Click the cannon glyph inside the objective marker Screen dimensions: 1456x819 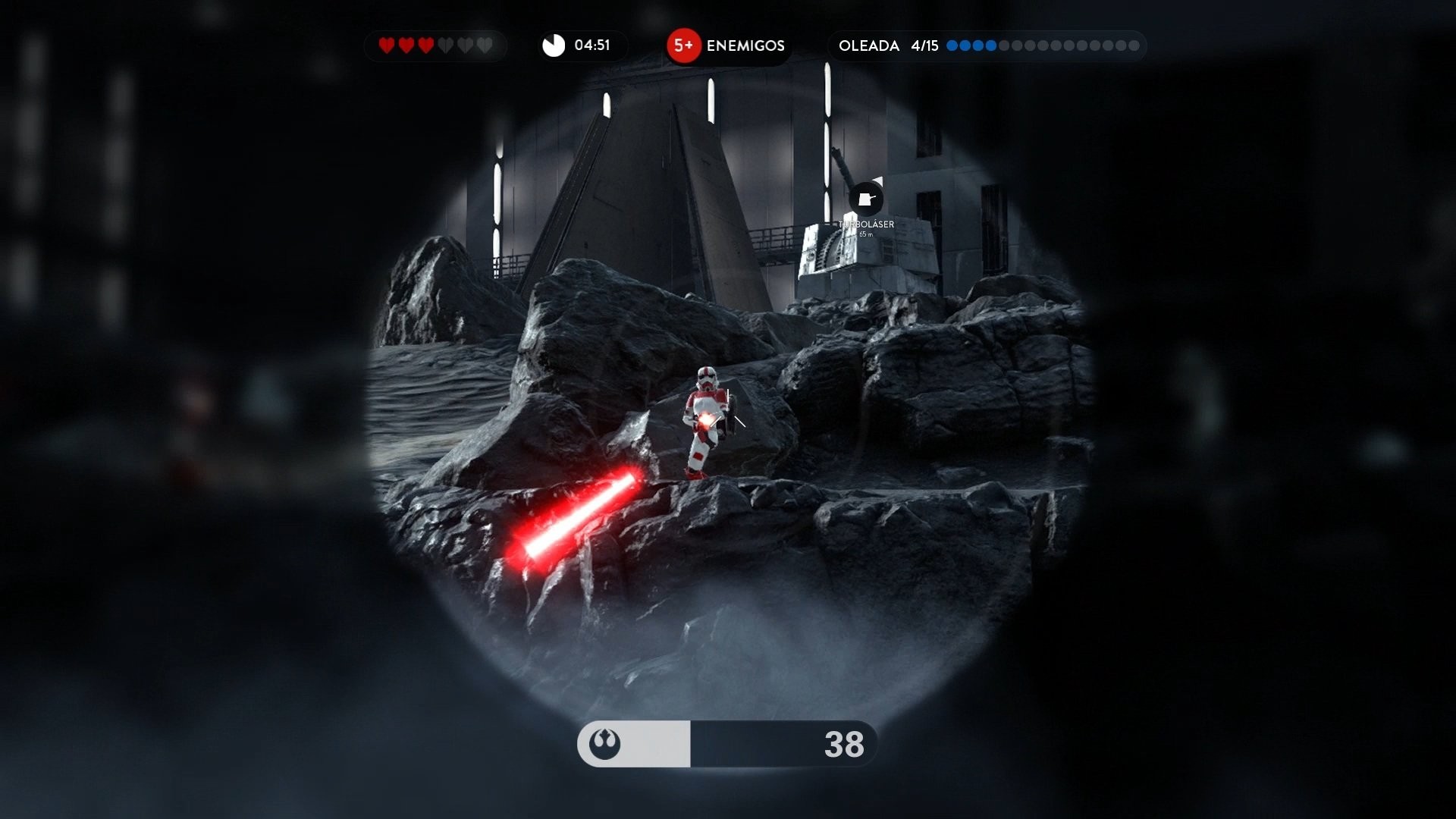865,199
